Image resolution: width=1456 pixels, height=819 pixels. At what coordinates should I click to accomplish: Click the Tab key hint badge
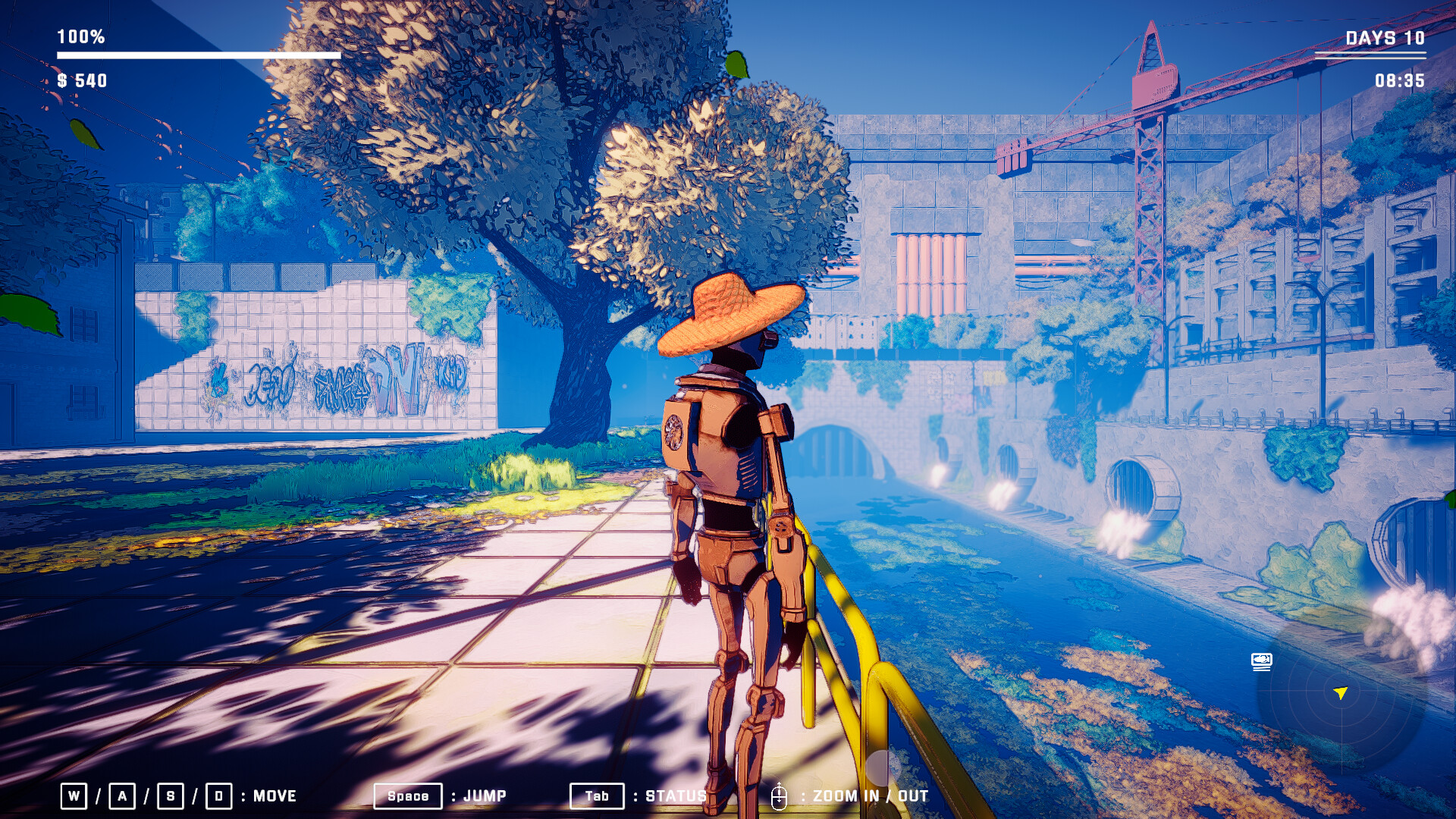click(597, 796)
